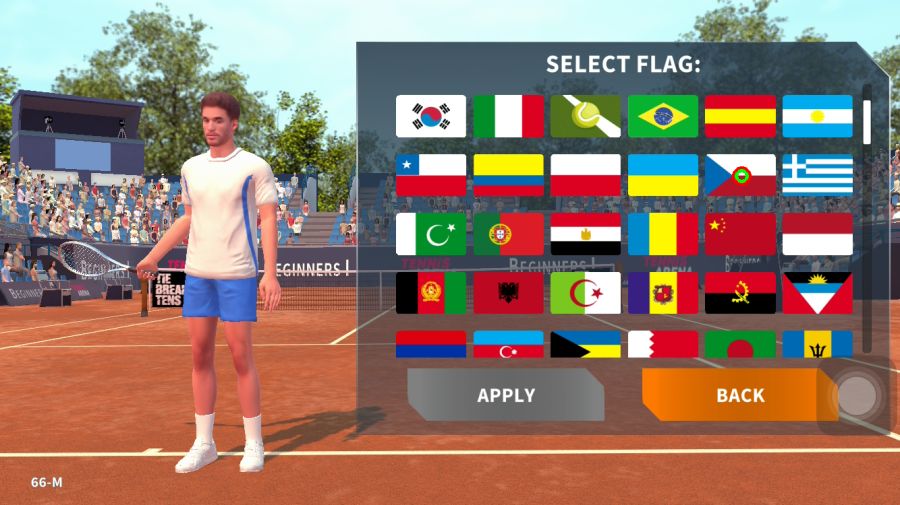Screen dimensions: 900x505
Task: Choose the Spain flag
Action: point(740,116)
